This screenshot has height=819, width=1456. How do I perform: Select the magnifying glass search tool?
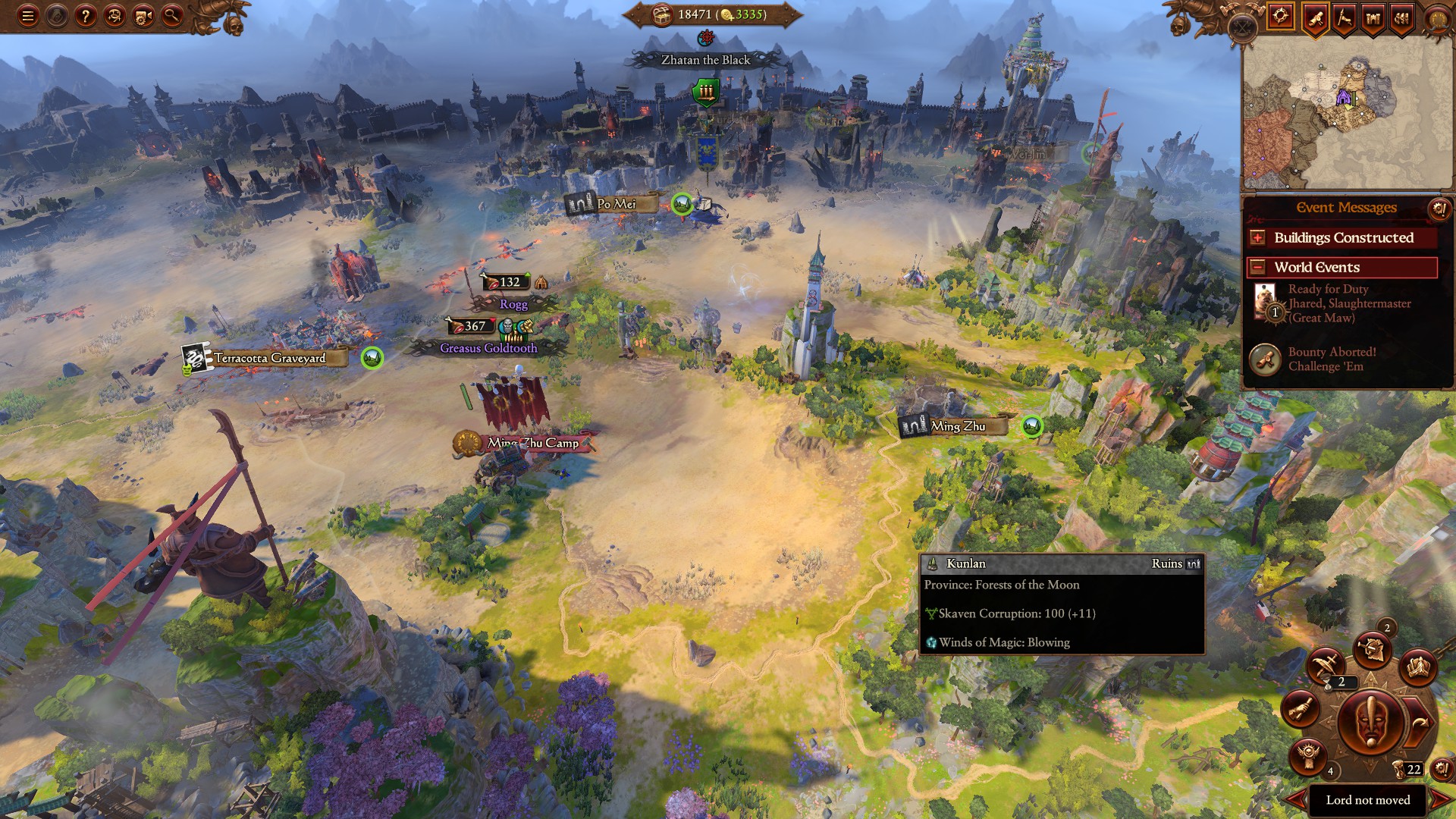171,17
